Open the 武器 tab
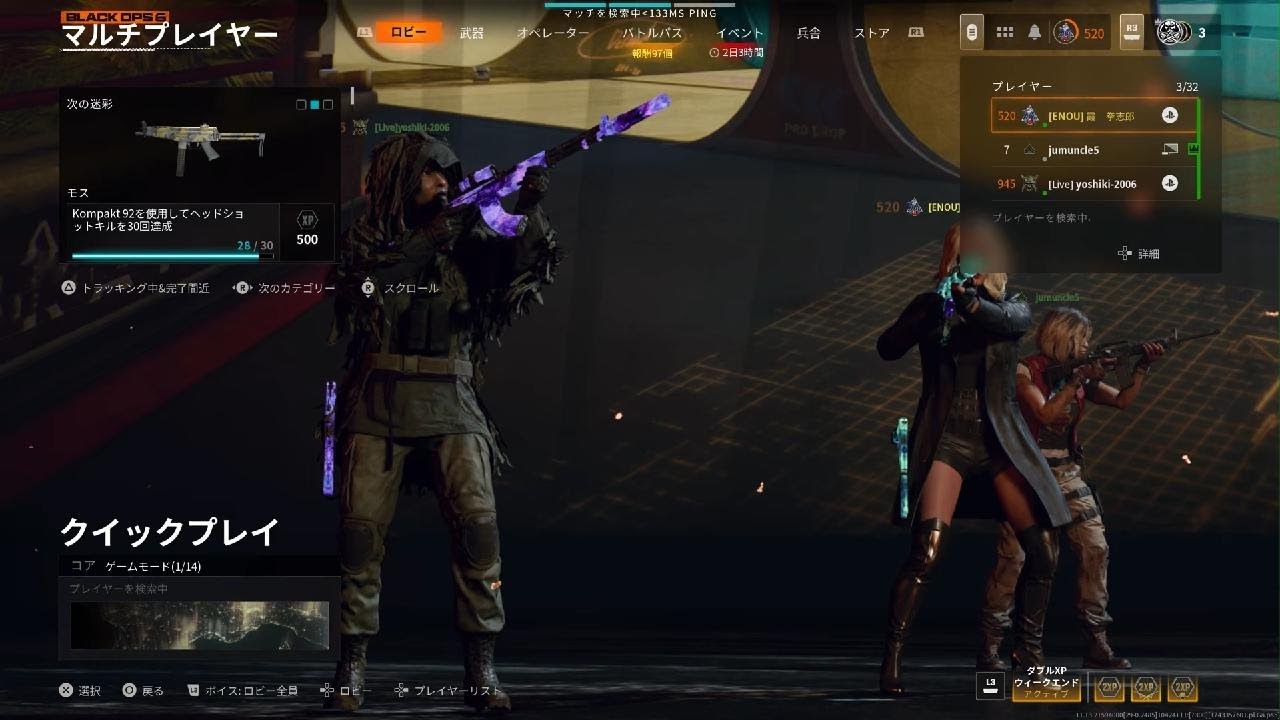 (x=471, y=33)
